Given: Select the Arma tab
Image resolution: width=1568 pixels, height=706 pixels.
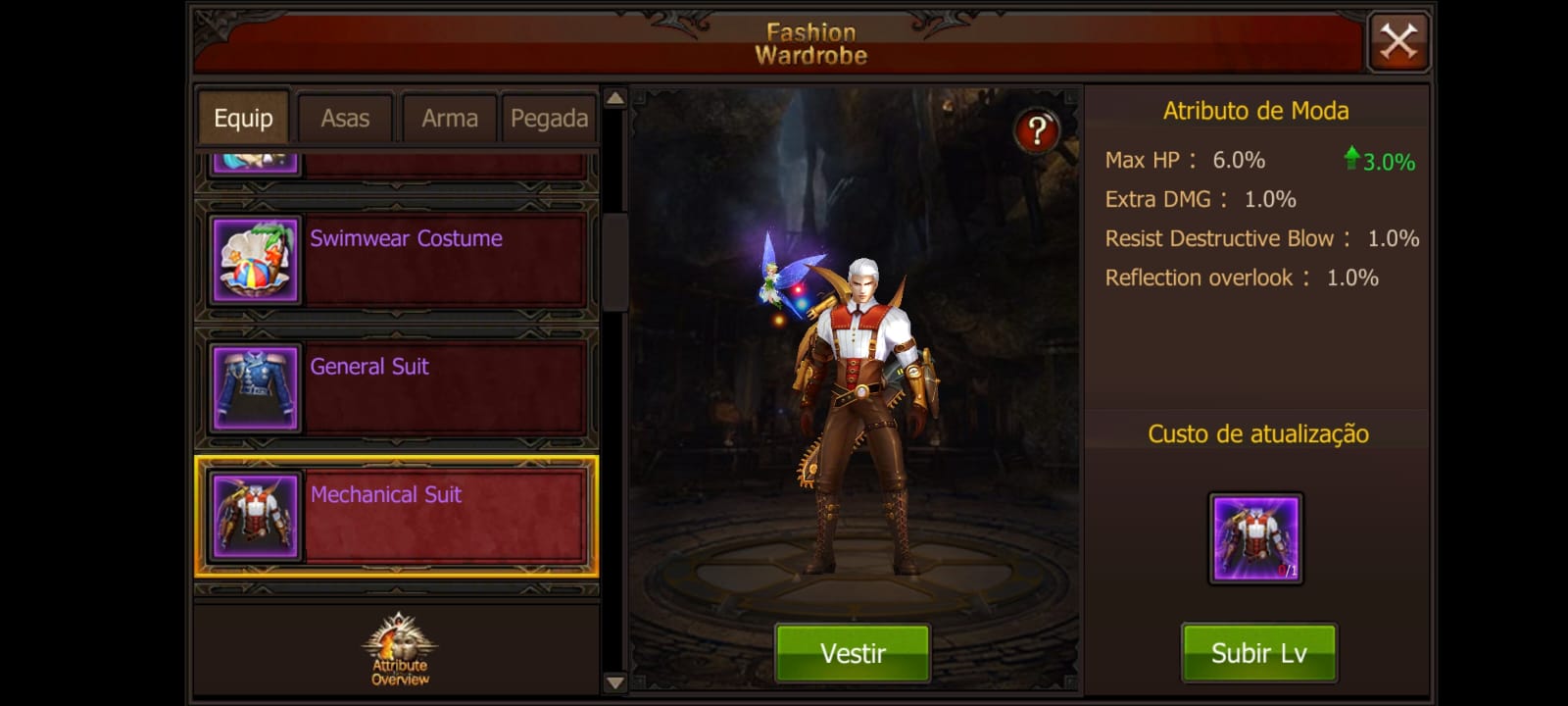Looking at the screenshot, I should pyautogui.click(x=449, y=119).
